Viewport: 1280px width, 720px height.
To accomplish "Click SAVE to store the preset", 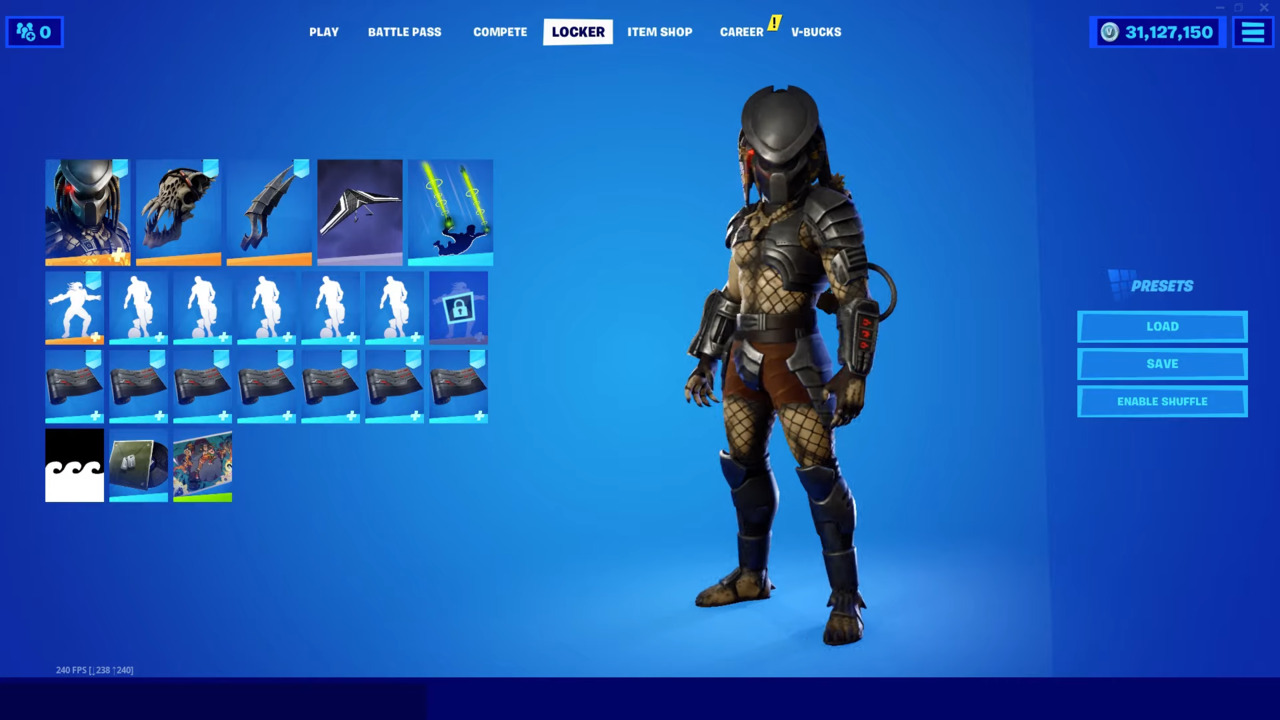I will pos(1161,363).
